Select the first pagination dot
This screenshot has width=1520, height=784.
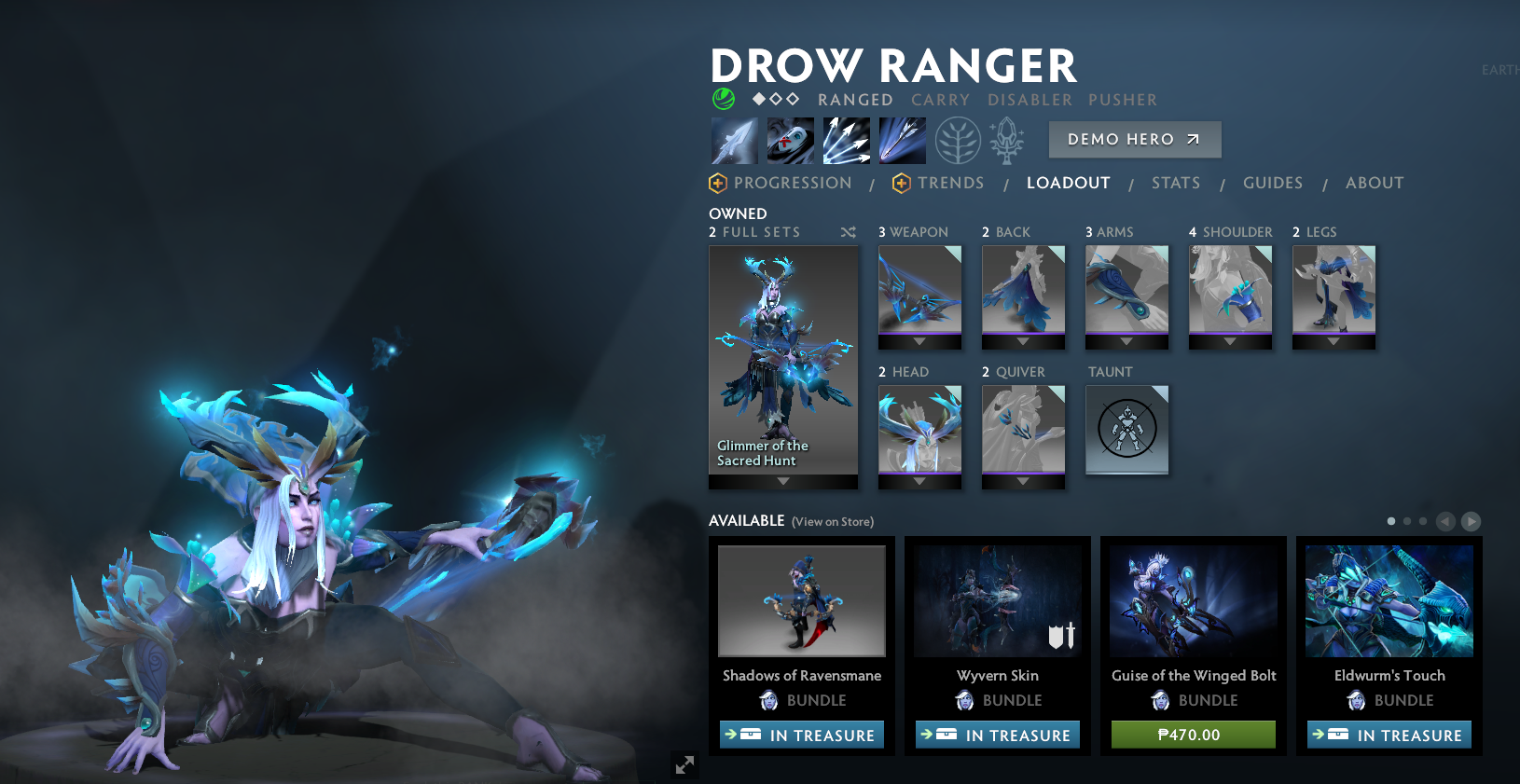click(1390, 521)
